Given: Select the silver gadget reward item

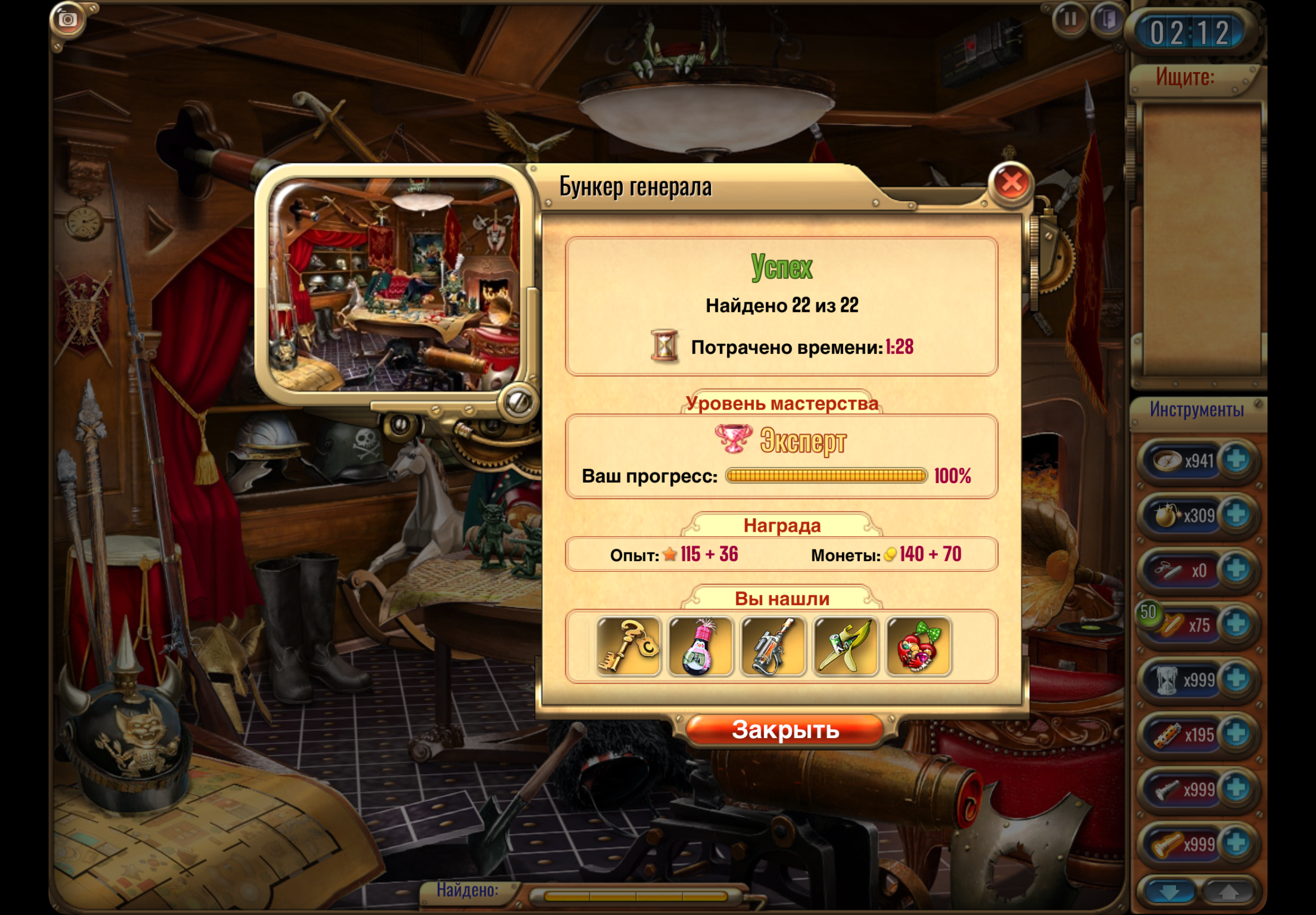Looking at the screenshot, I should click(773, 646).
